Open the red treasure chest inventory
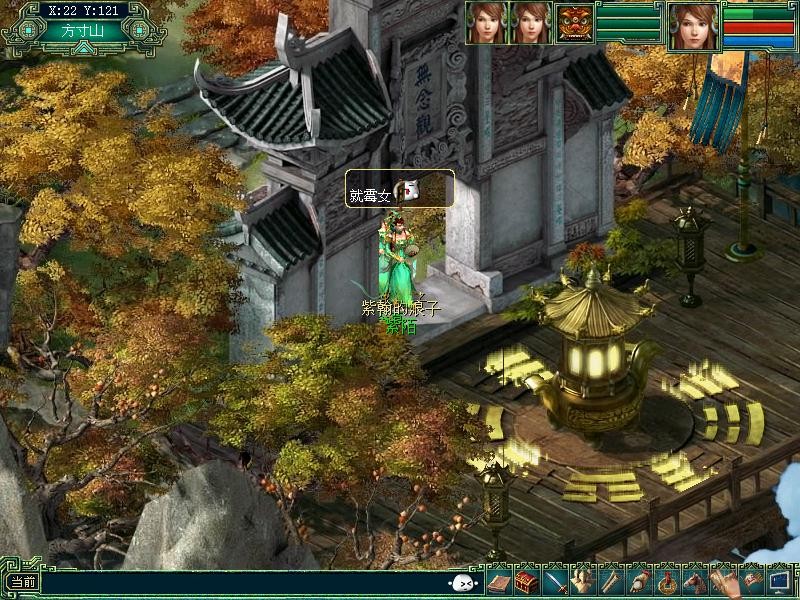The image size is (800, 600). (527, 581)
